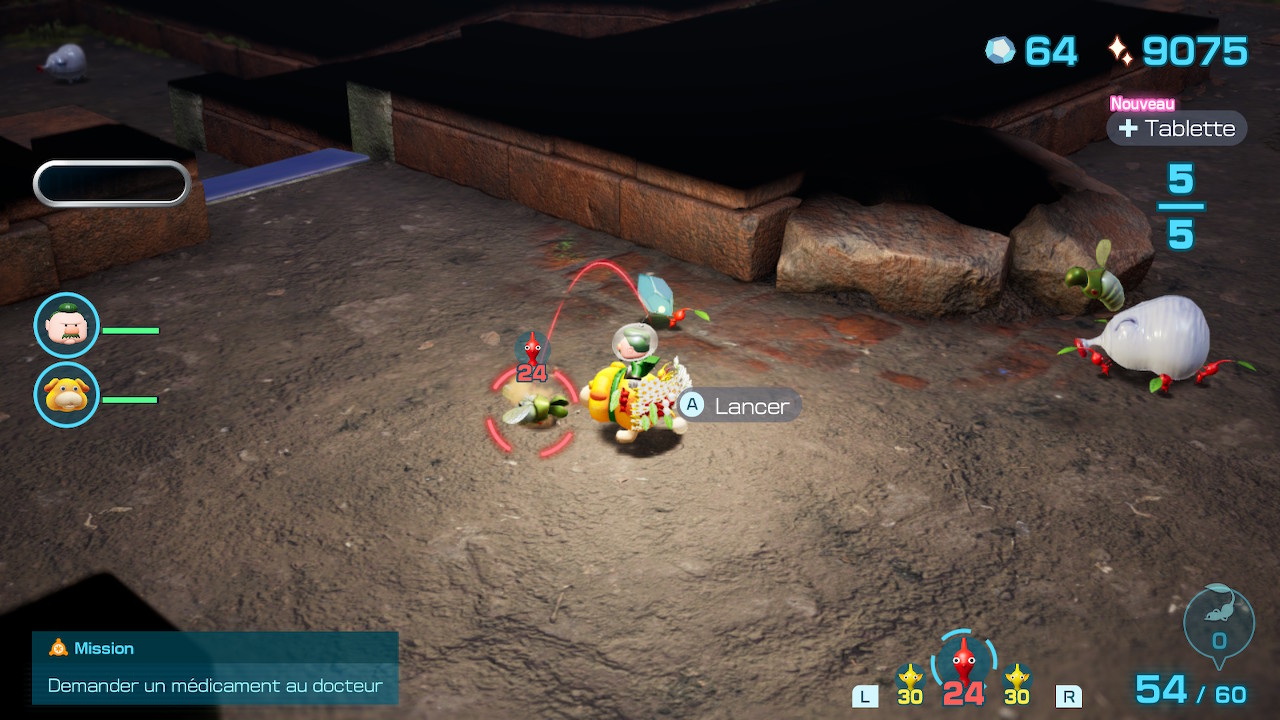Select the captain portrait with green cap
This screenshot has height=720, width=1280.
pos(67,325)
